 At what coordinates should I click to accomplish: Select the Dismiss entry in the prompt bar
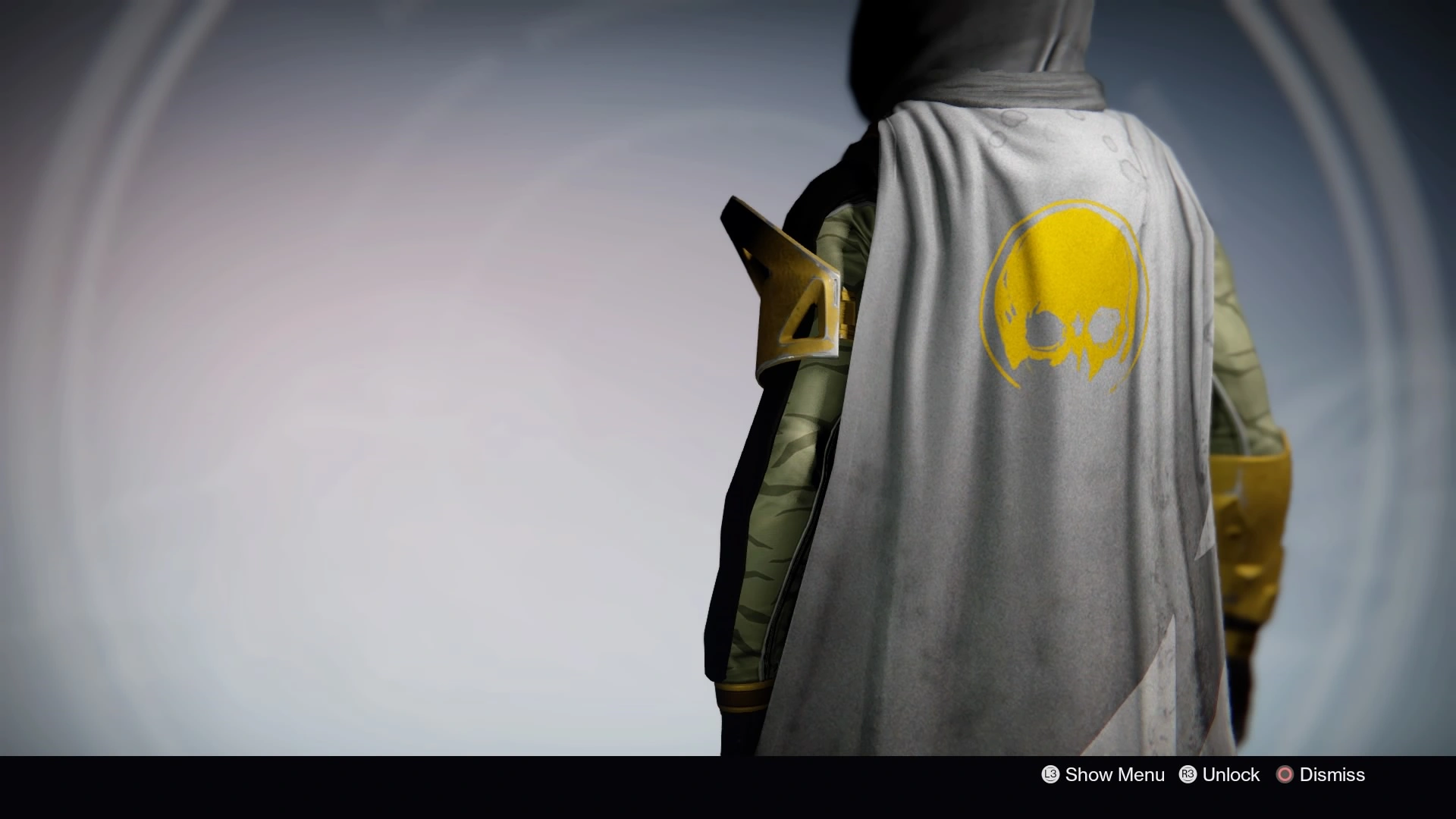coord(1332,773)
